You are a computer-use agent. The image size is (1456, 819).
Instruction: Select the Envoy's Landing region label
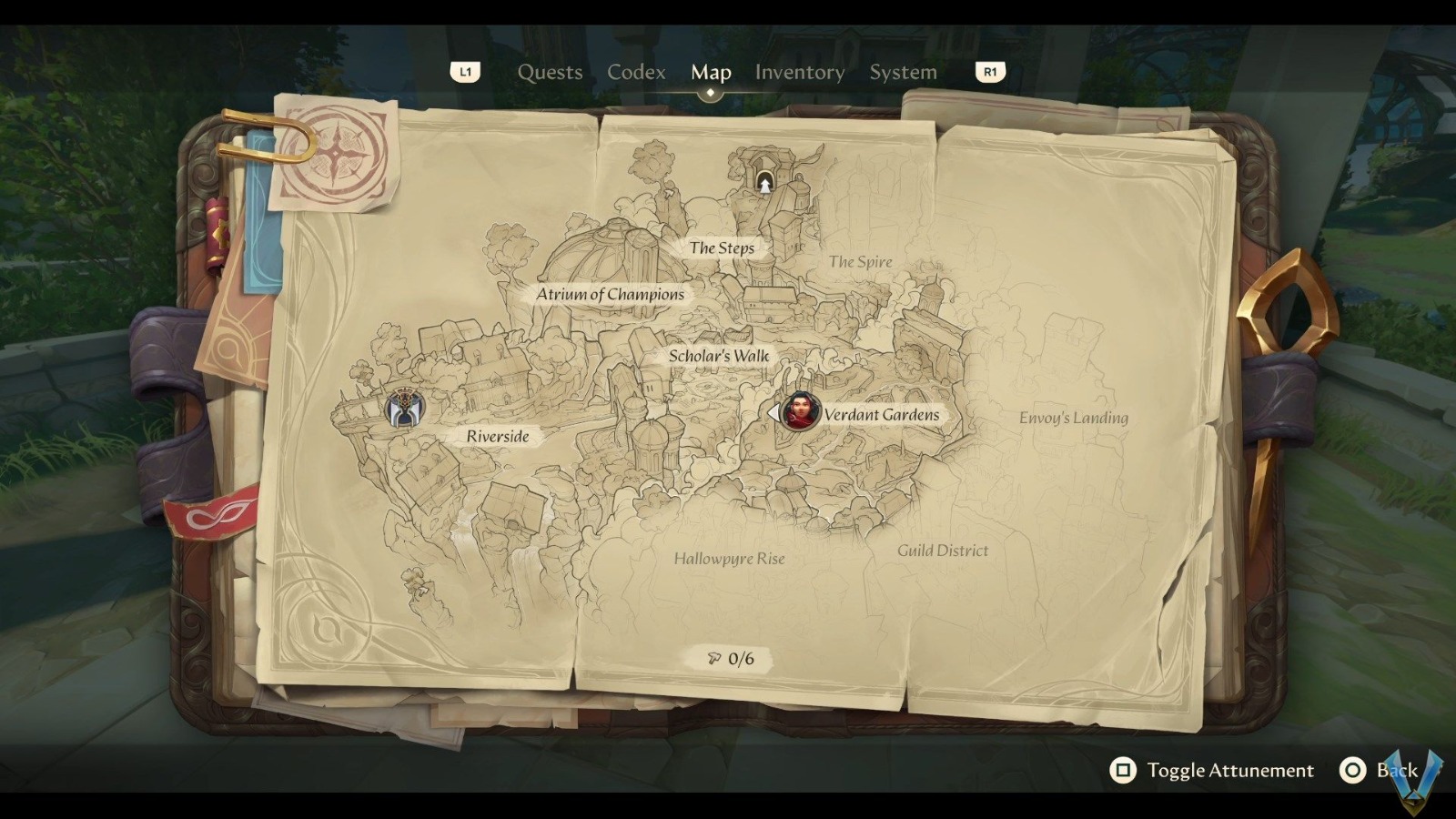point(1074,419)
